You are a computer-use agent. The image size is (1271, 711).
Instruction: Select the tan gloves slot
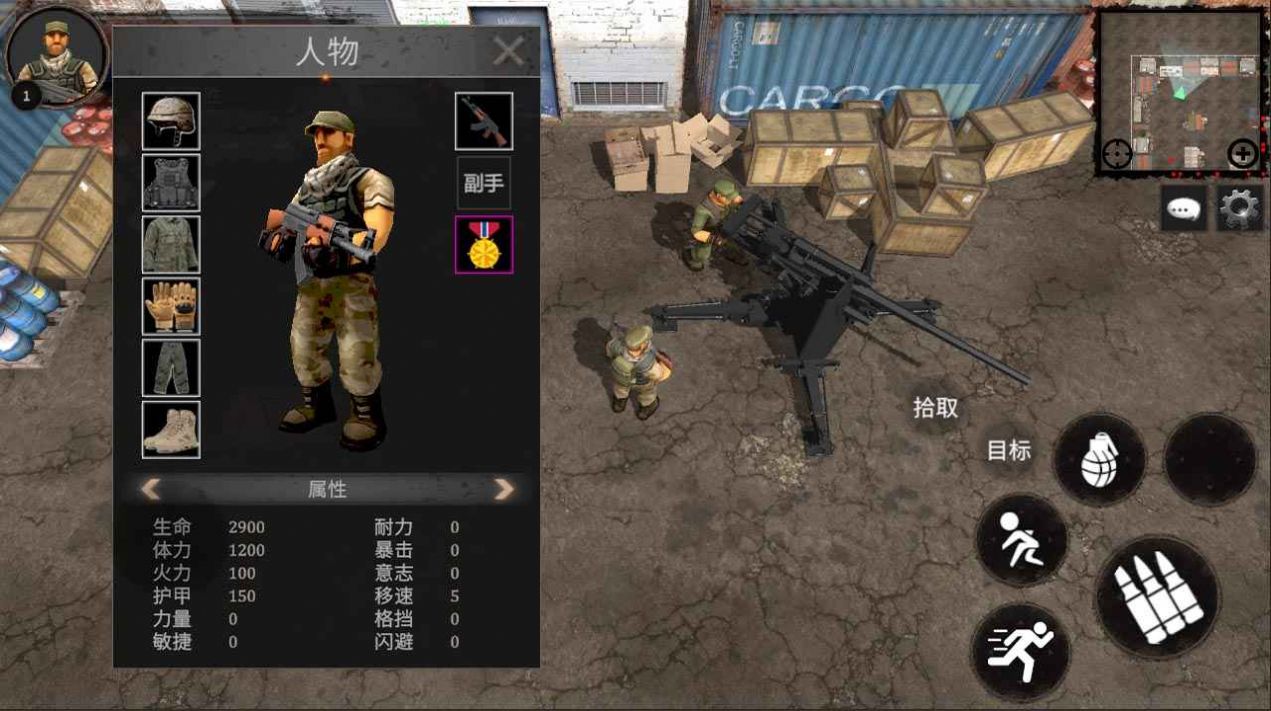[171, 306]
